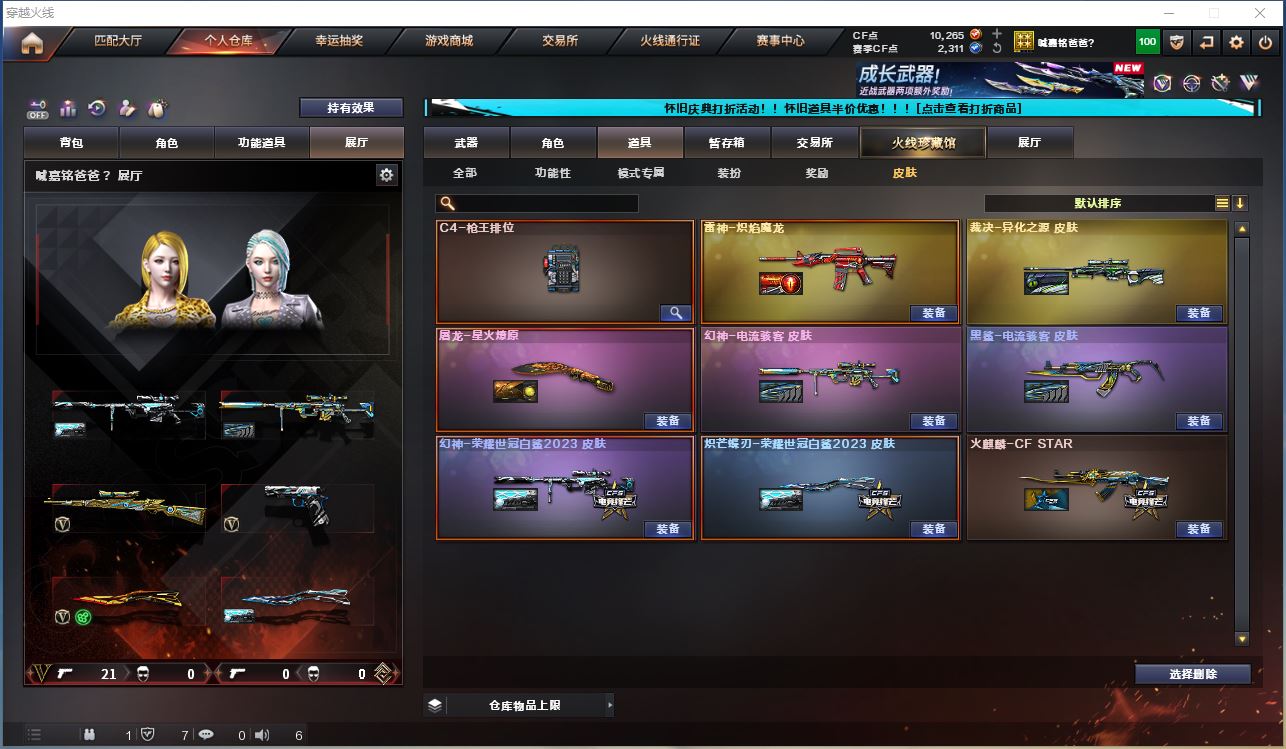Open the 交易所 exchange menu

click(x=560, y=41)
